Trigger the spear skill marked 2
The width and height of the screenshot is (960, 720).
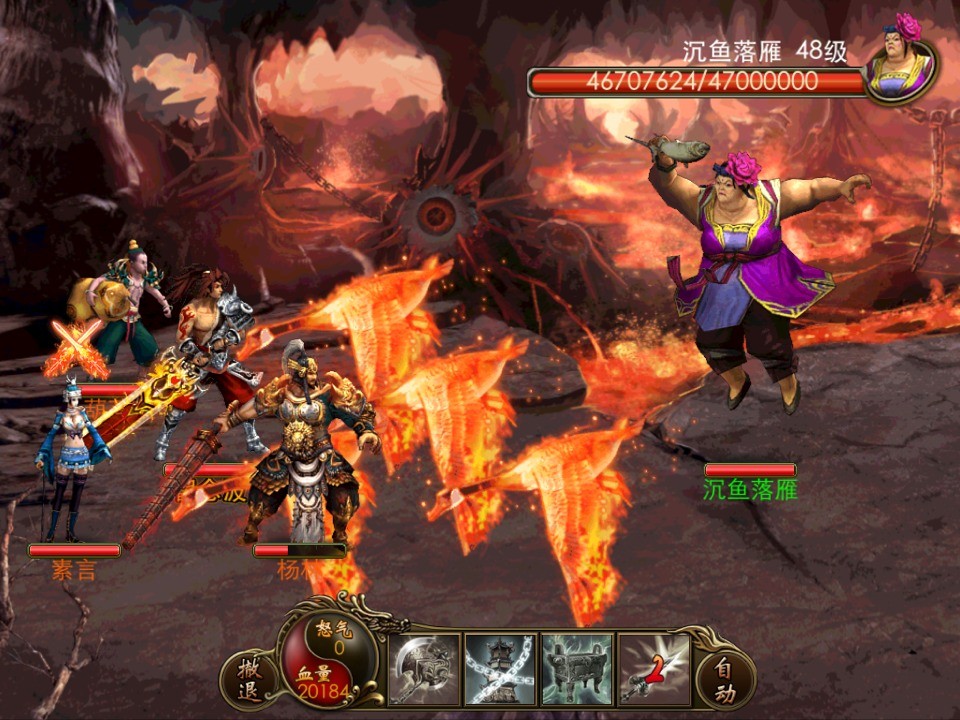point(654,668)
